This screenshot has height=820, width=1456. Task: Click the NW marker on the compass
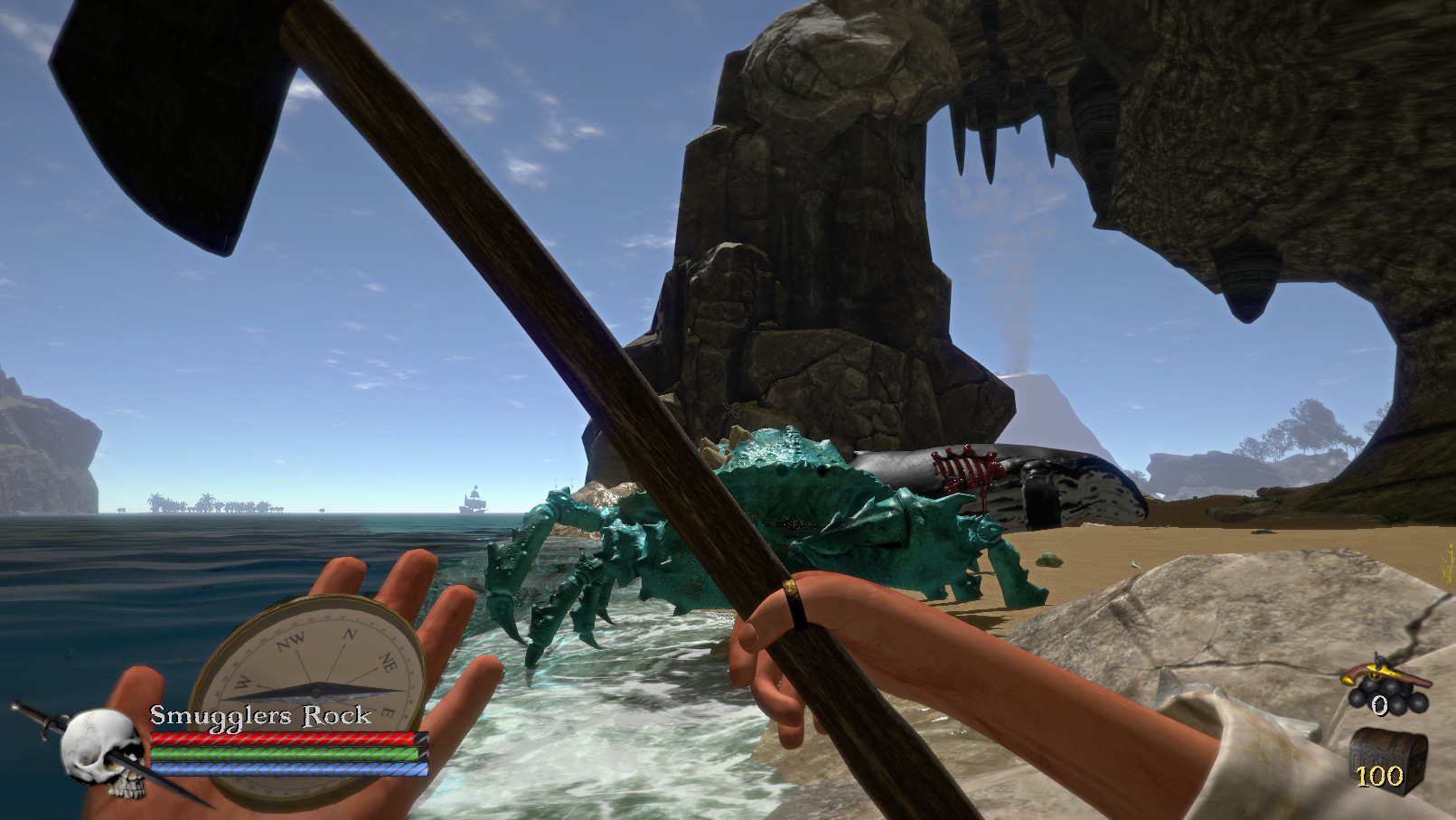point(289,639)
